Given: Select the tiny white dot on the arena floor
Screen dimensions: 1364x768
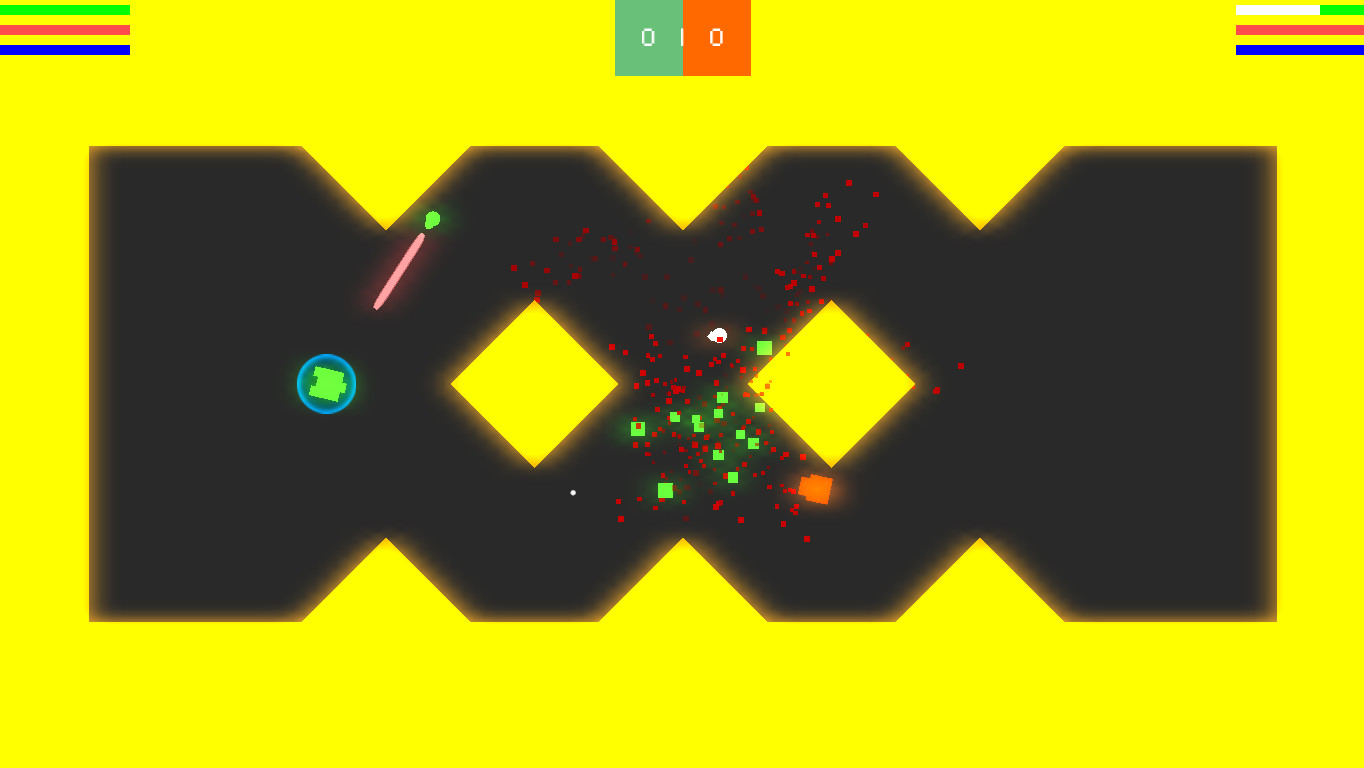Looking at the screenshot, I should tap(573, 492).
